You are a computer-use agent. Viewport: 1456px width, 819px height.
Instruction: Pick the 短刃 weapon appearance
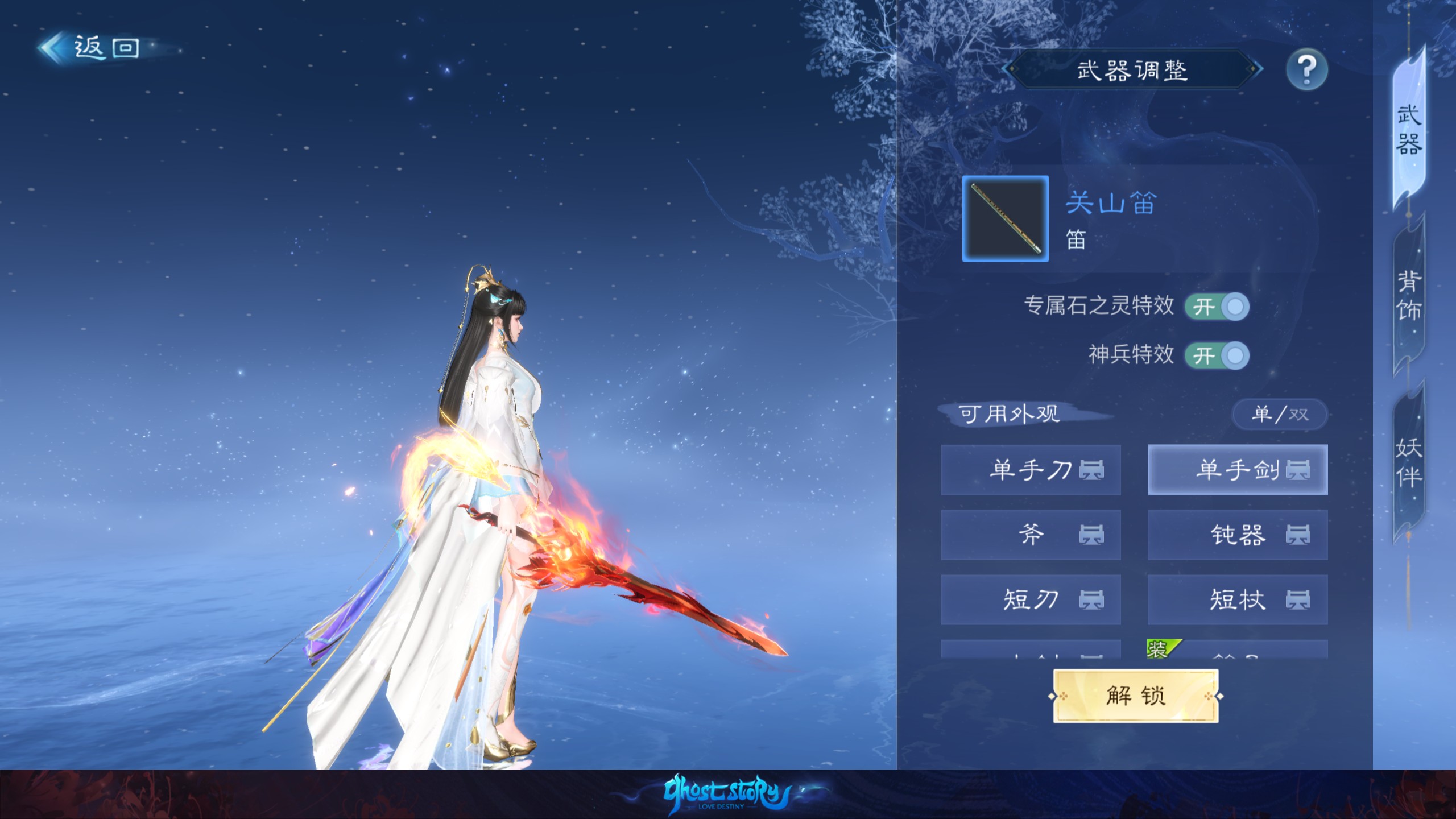click(1031, 600)
